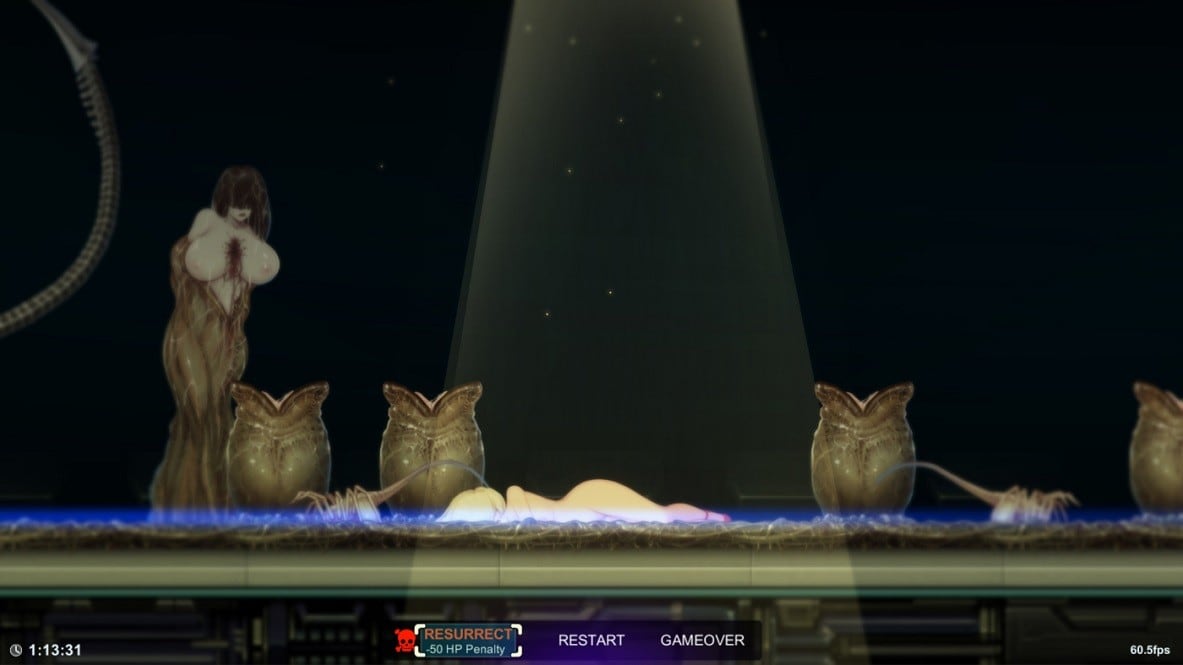Screen dimensions: 1183x665
Task: Select the Restart option
Action: 591,640
